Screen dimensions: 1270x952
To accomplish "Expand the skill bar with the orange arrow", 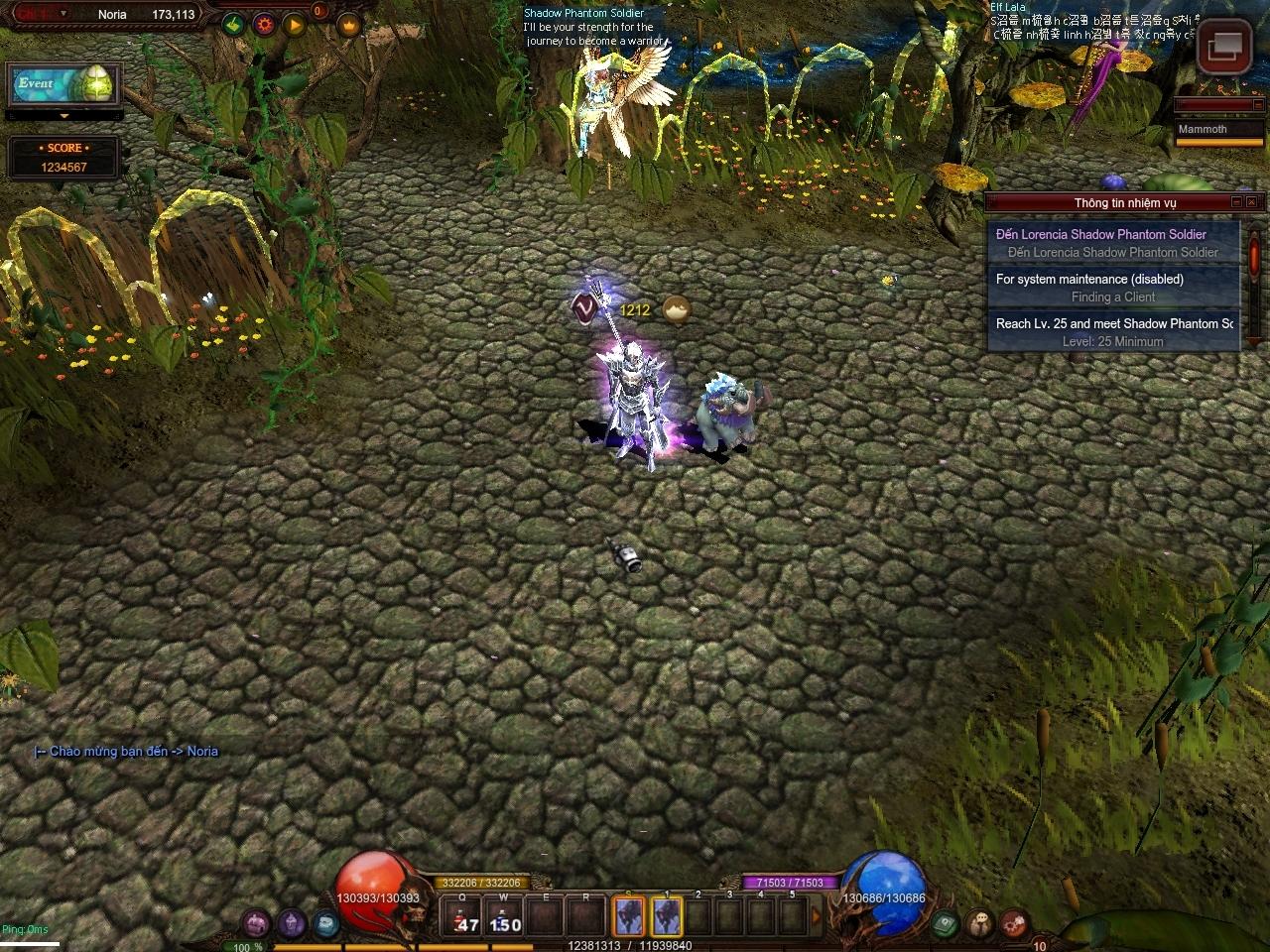I will [x=817, y=917].
